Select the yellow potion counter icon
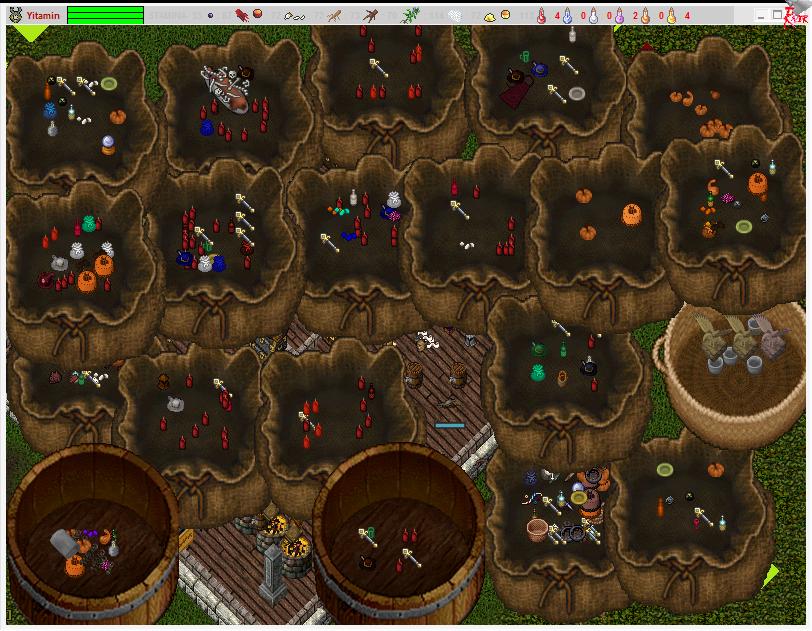This screenshot has height=631, width=812. tap(671, 15)
